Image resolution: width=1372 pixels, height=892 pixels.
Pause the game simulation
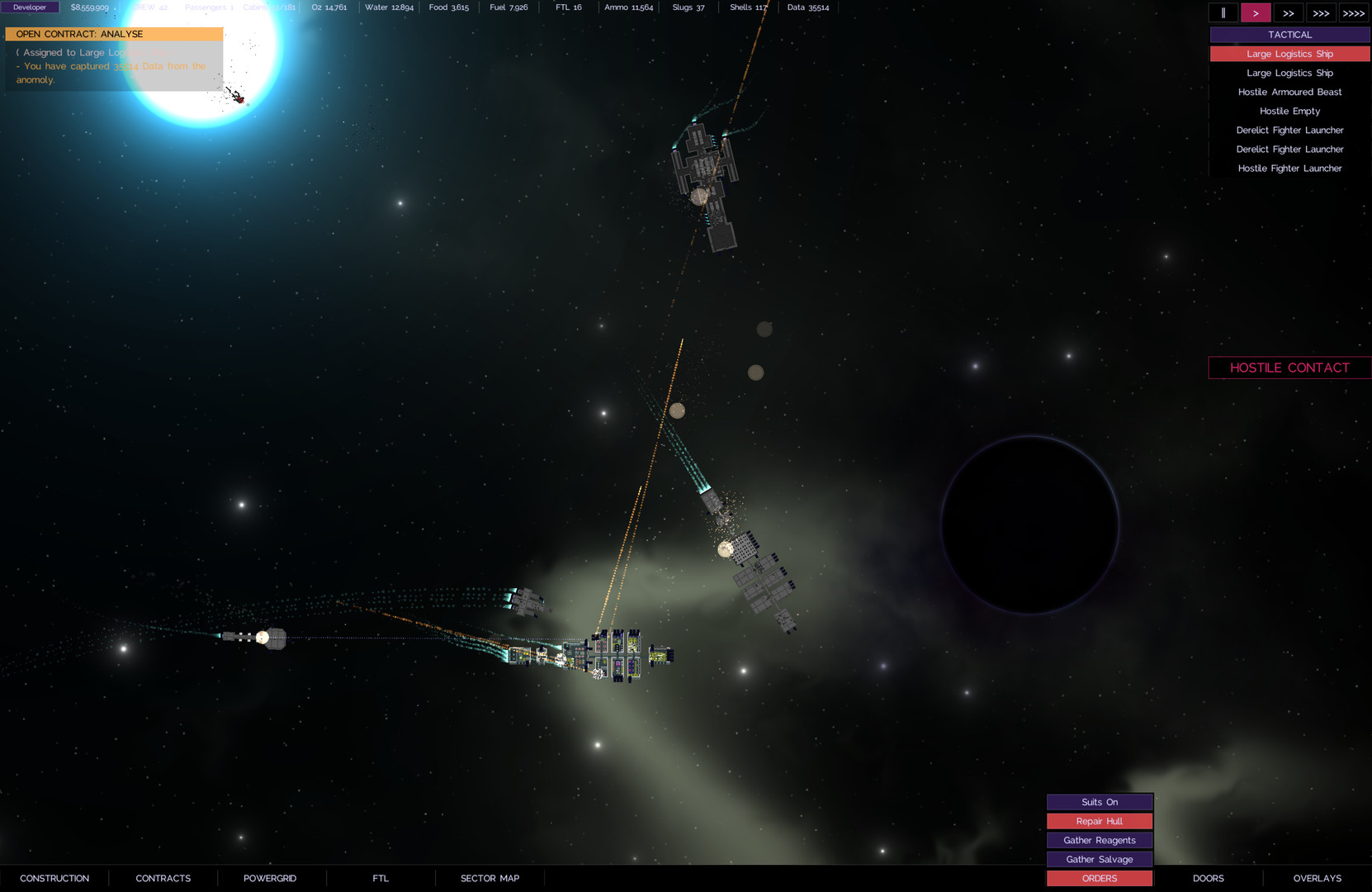point(1223,12)
